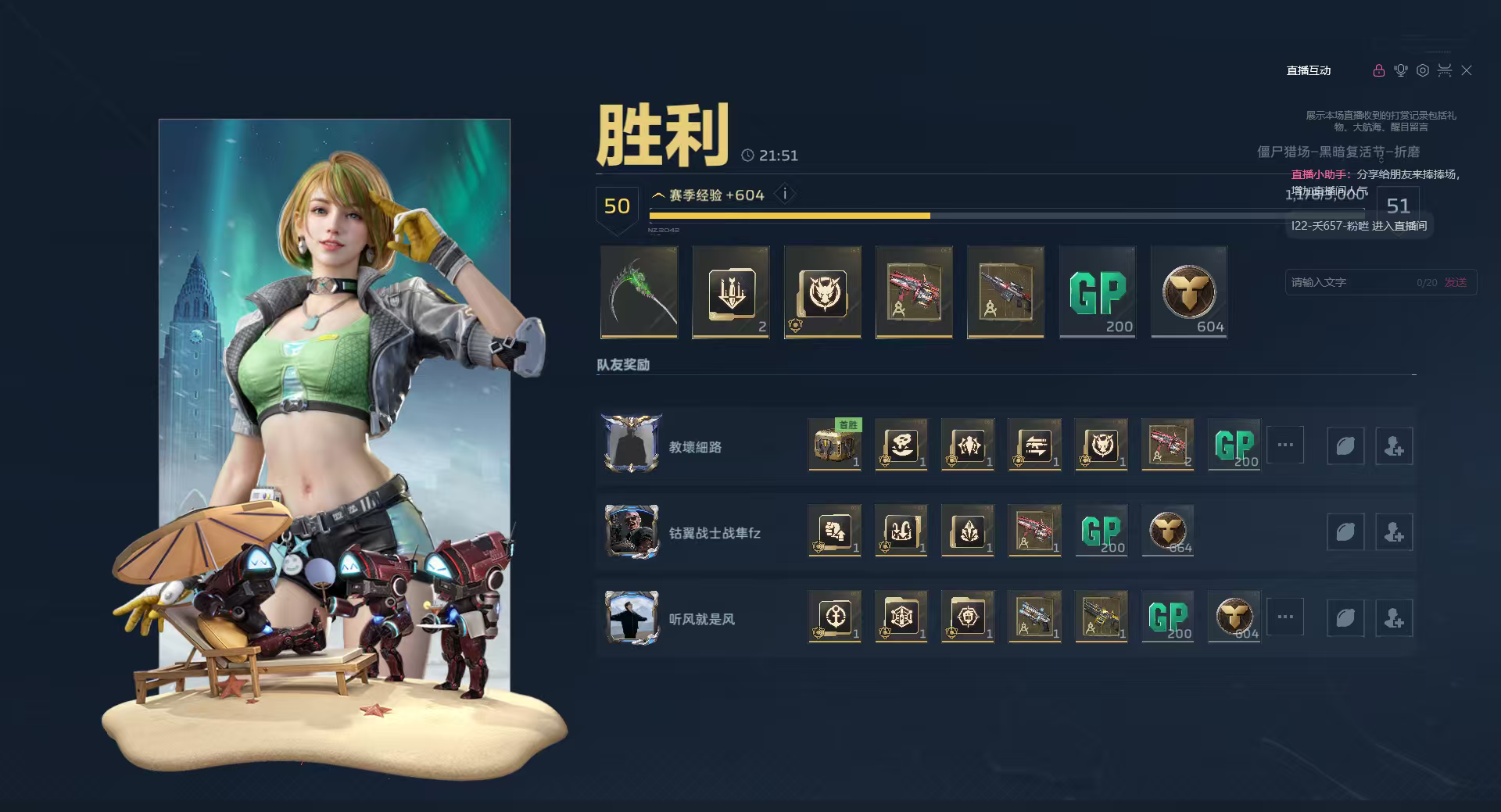Add 钴翼战士战隼fz as a friend
Screen dimensions: 1501x812
1393,532
